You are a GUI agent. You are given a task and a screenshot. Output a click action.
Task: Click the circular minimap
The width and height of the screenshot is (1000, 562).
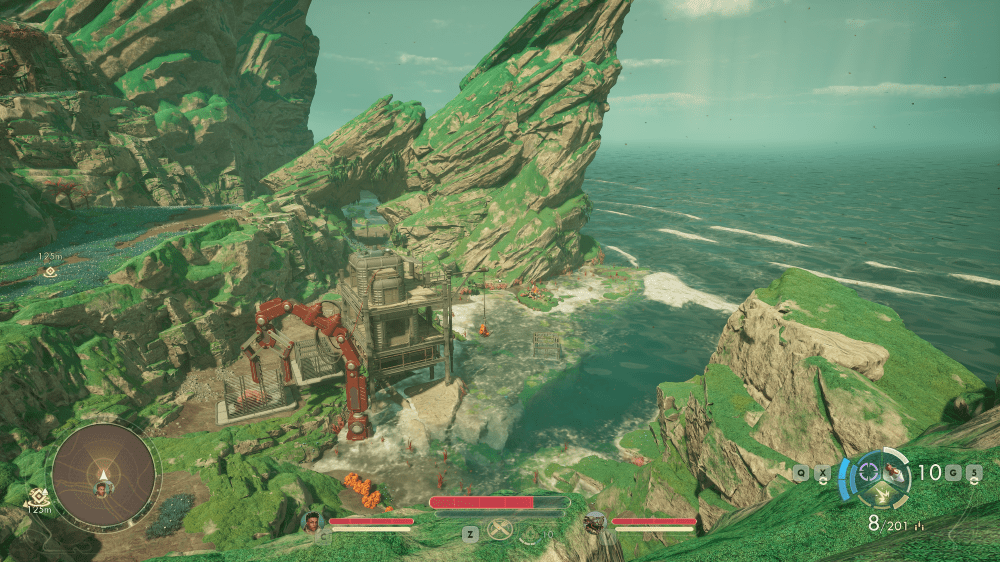coord(103,476)
